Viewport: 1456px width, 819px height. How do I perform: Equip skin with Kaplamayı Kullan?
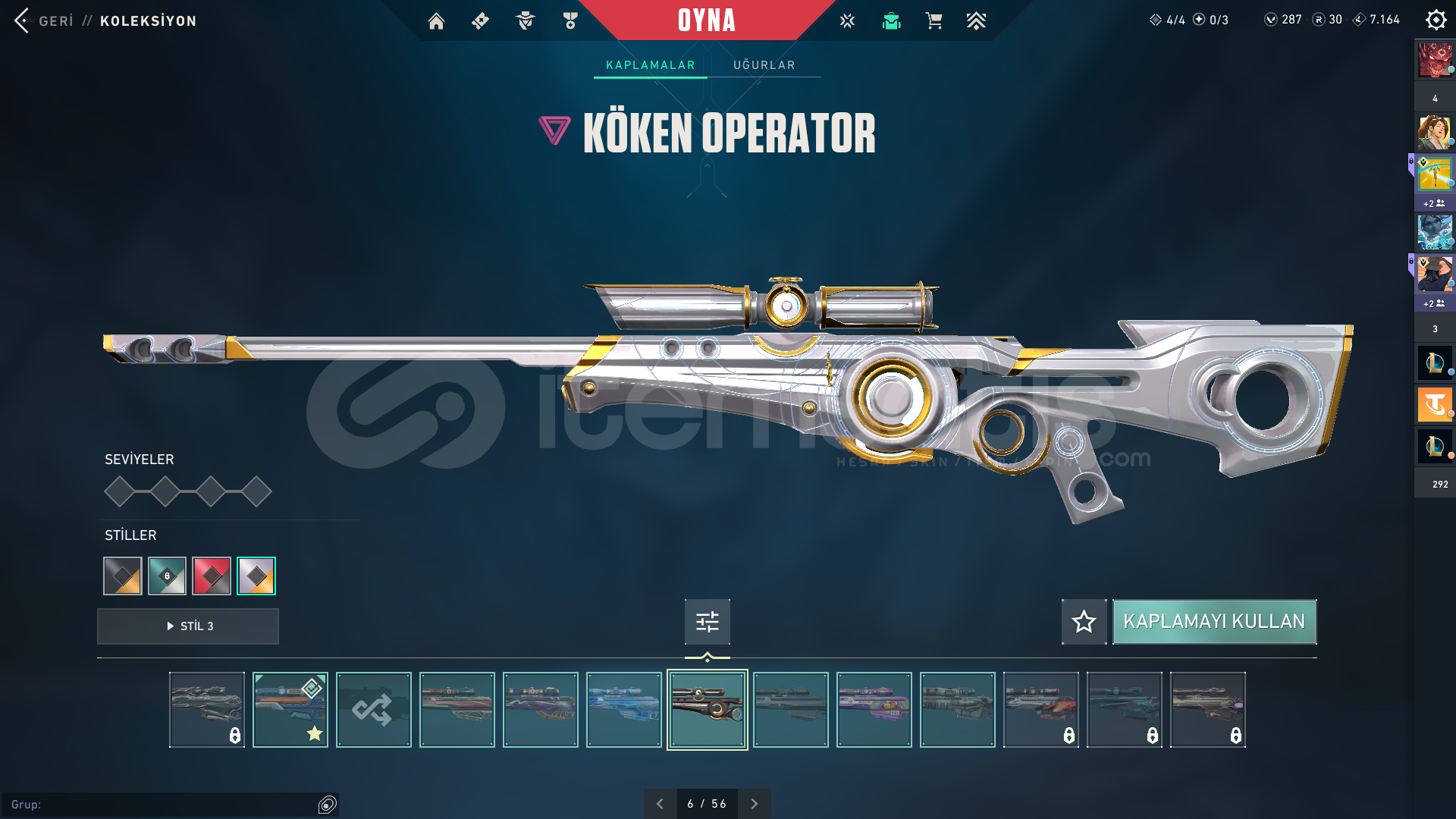coord(1214,622)
